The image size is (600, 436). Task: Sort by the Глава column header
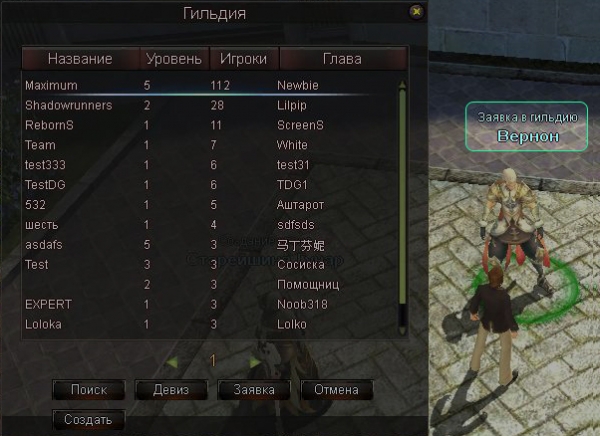[x=342, y=59]
